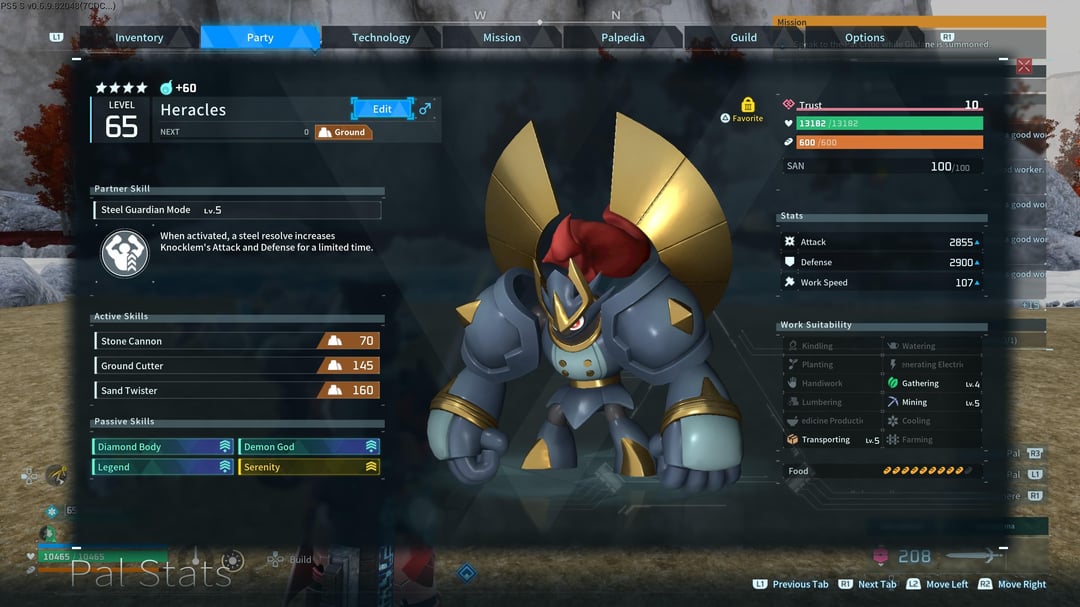Open the Technology tab
1080x607 pixels.
(x=381, y=38)
